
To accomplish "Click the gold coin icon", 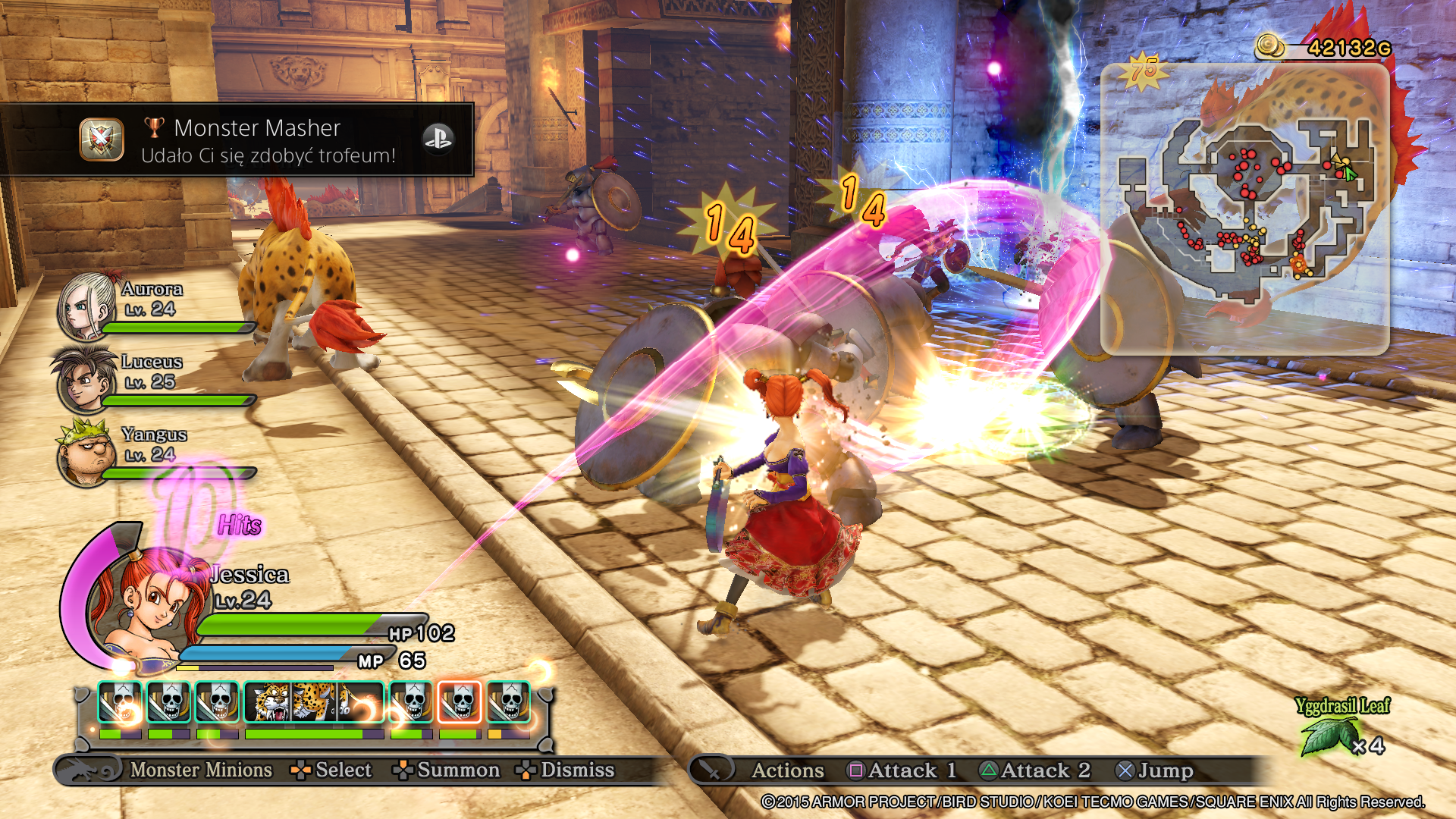I will [x=1270, y=47].
